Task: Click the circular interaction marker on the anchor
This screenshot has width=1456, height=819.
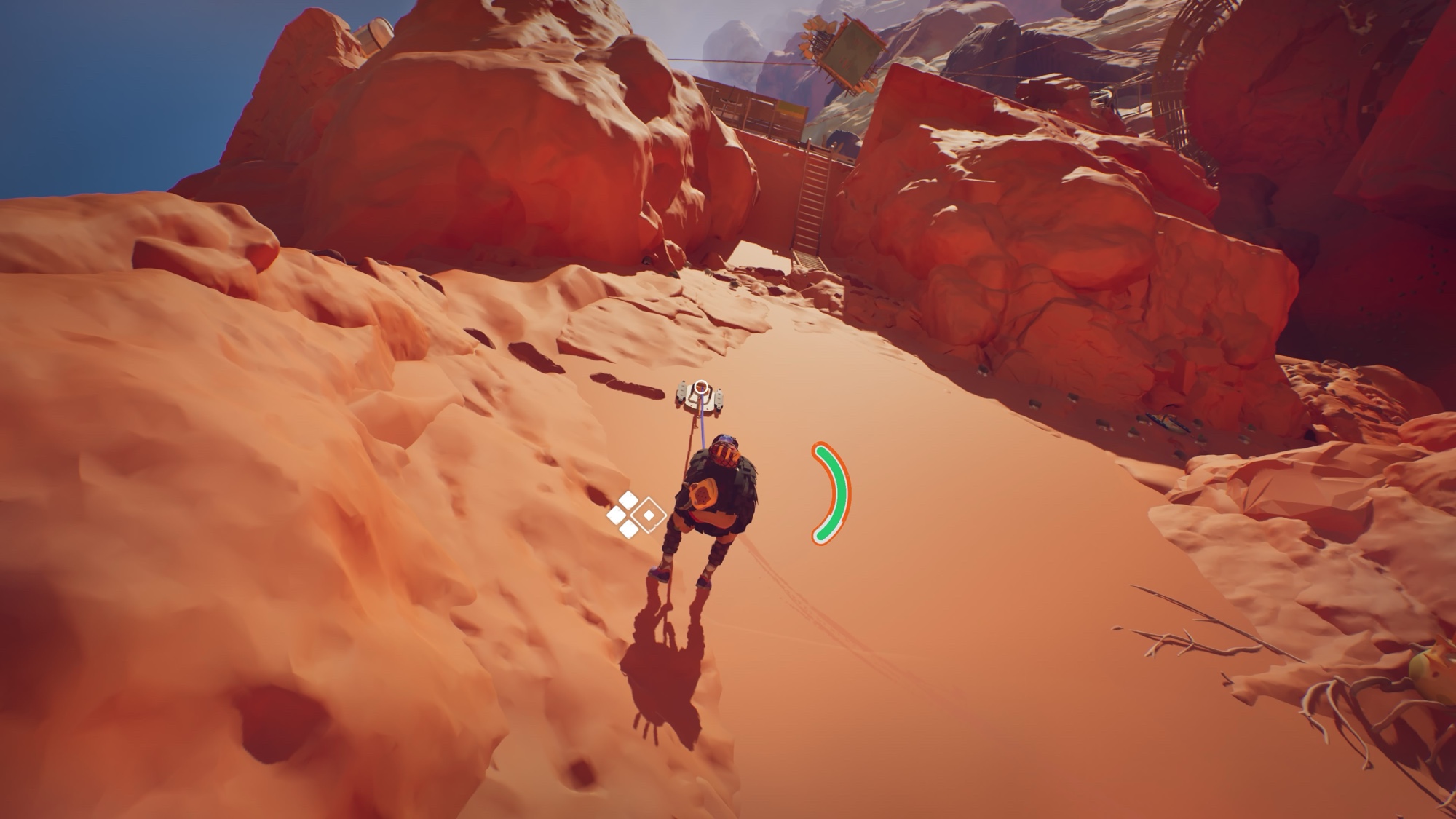Action: pos(701,388)
